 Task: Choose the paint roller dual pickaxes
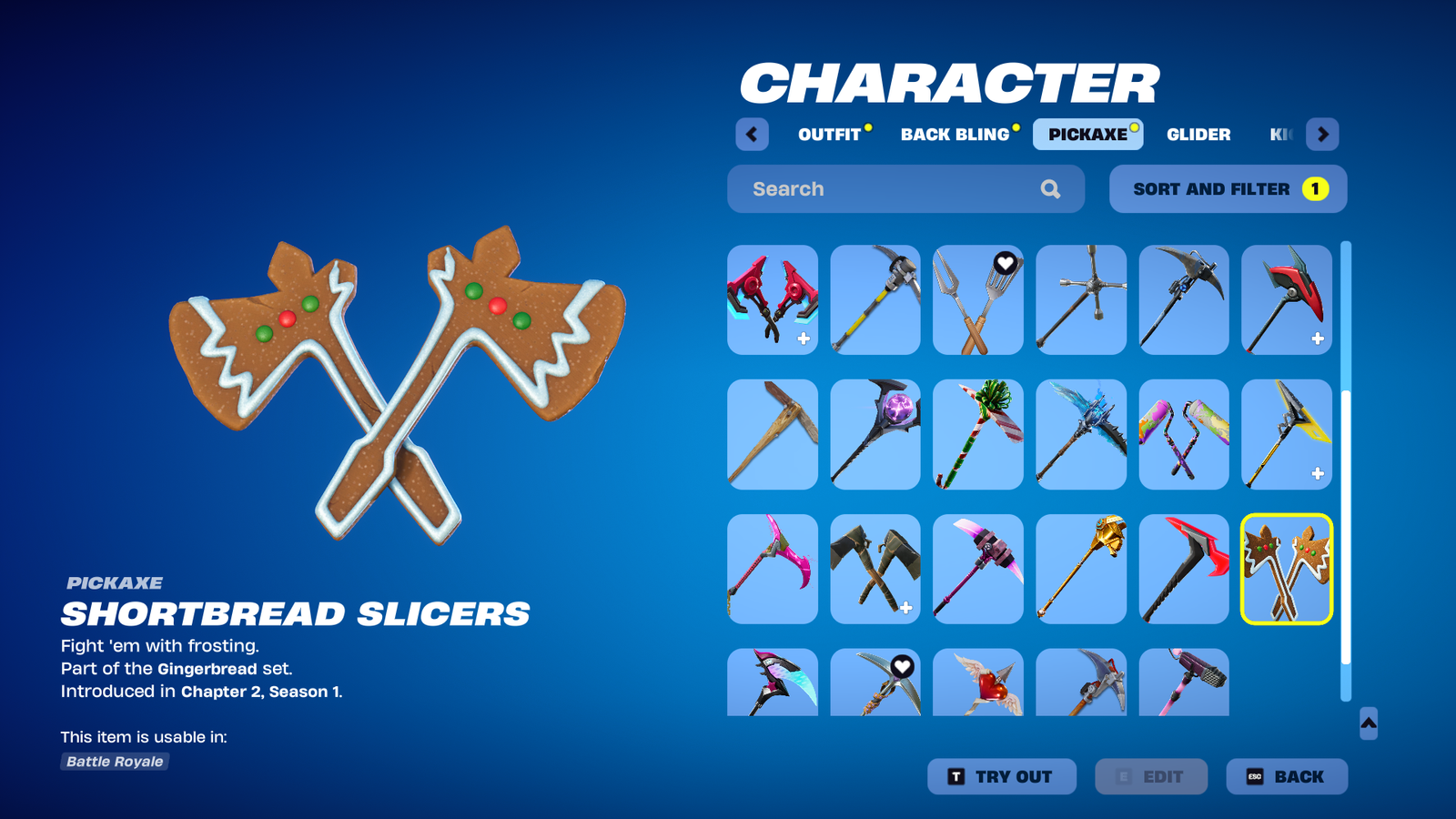point(1183,435)
